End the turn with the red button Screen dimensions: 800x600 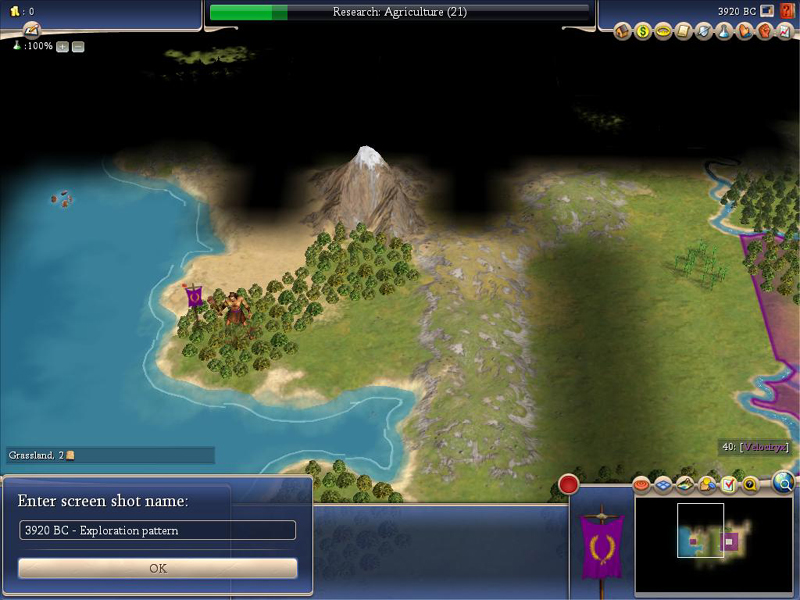pos(569,485)
